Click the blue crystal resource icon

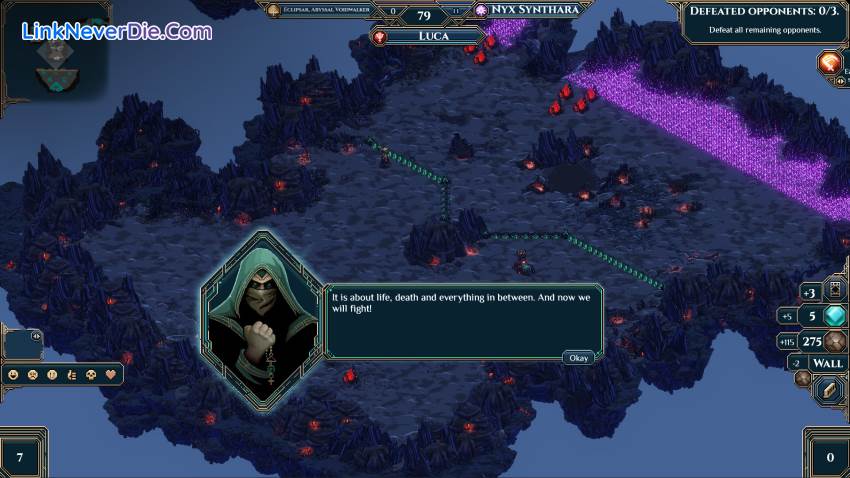[836, 316]
